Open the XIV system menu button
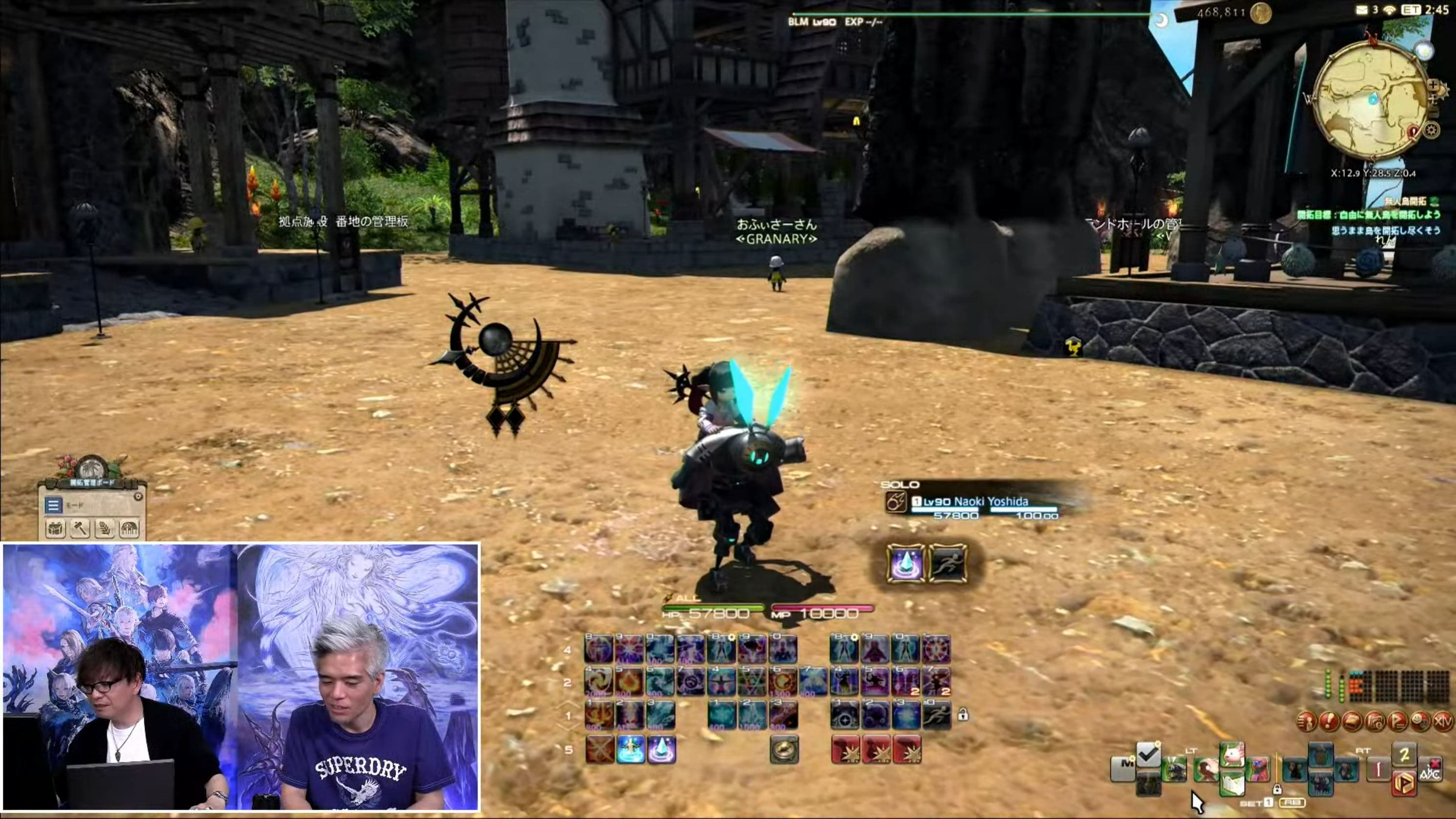The height and width of the screenshot is (819, 1456). click(1442, 721)
